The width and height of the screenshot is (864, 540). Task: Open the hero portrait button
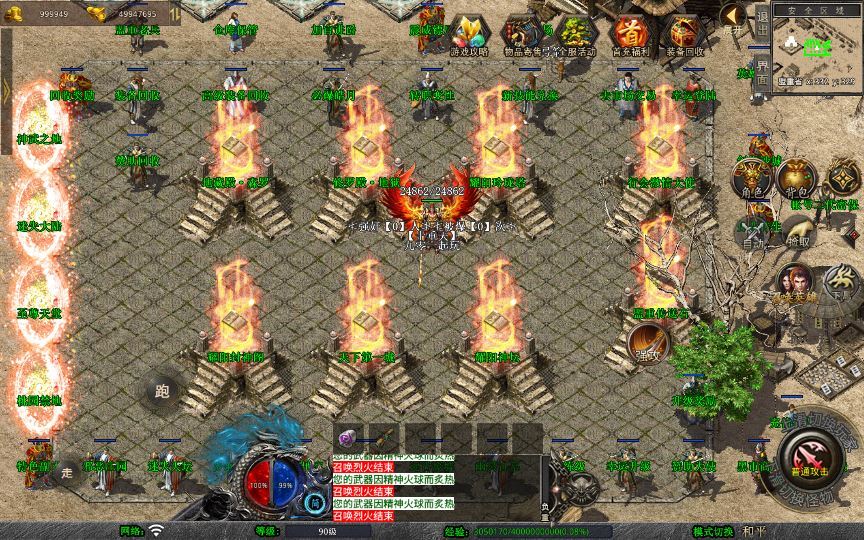796,280
